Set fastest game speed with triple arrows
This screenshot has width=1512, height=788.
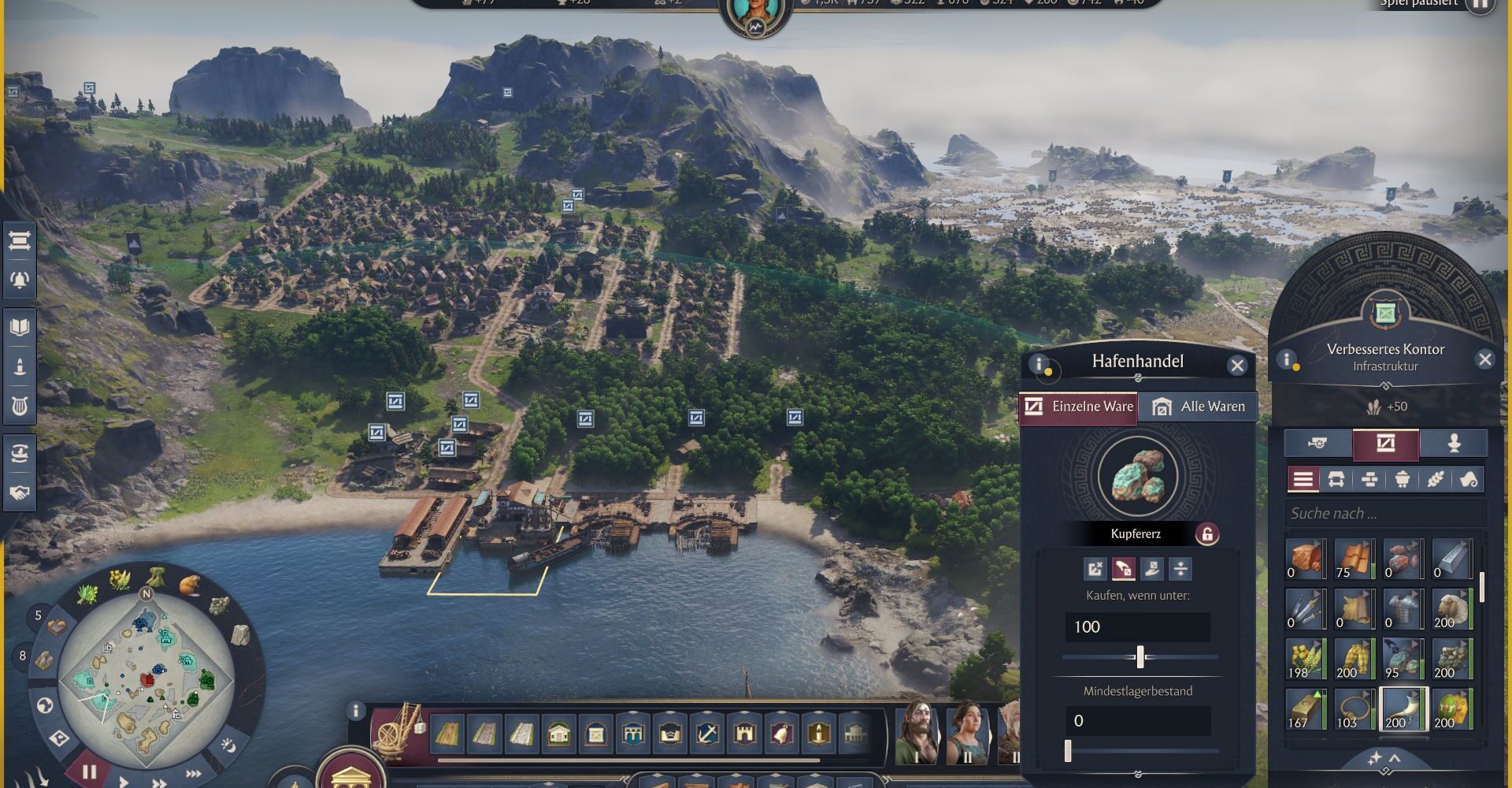[x=193, y=775]
